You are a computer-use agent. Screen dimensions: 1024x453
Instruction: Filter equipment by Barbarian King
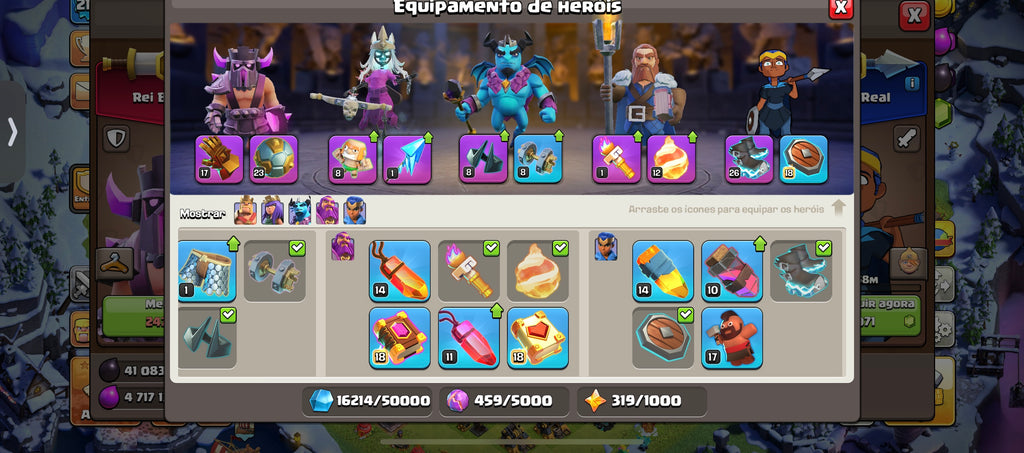(x=245, y=211)
